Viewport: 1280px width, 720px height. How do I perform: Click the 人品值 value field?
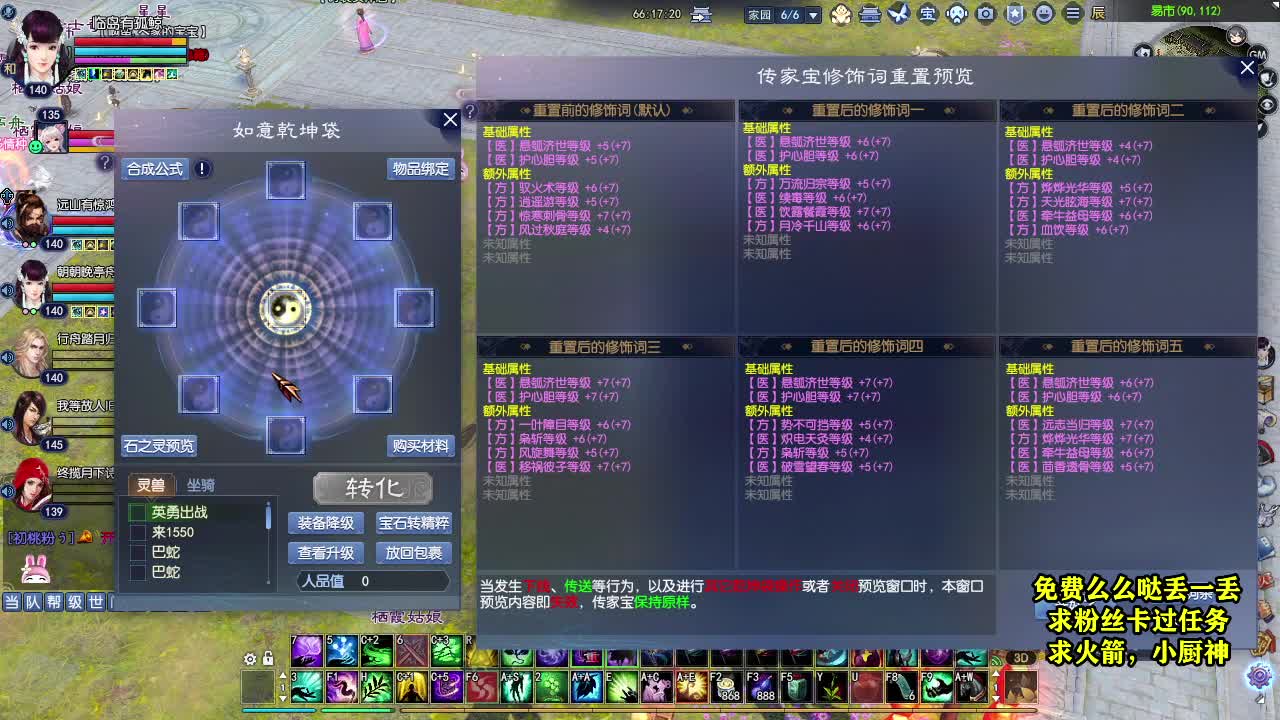pyautogui.click(x=365, y=580)
